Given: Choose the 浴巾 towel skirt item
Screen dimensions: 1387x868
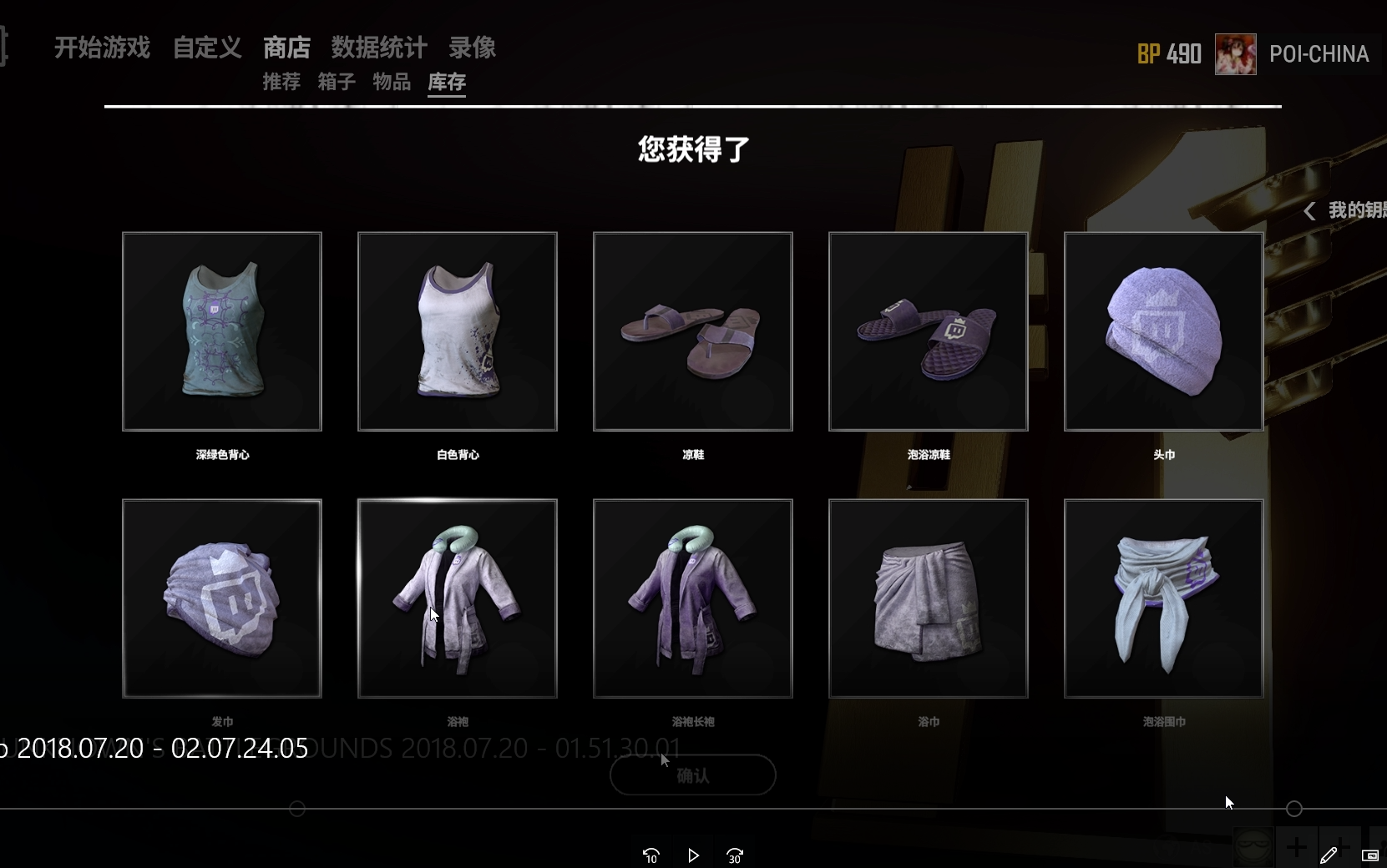Looking at the screenshot, I should click(929, 598).
